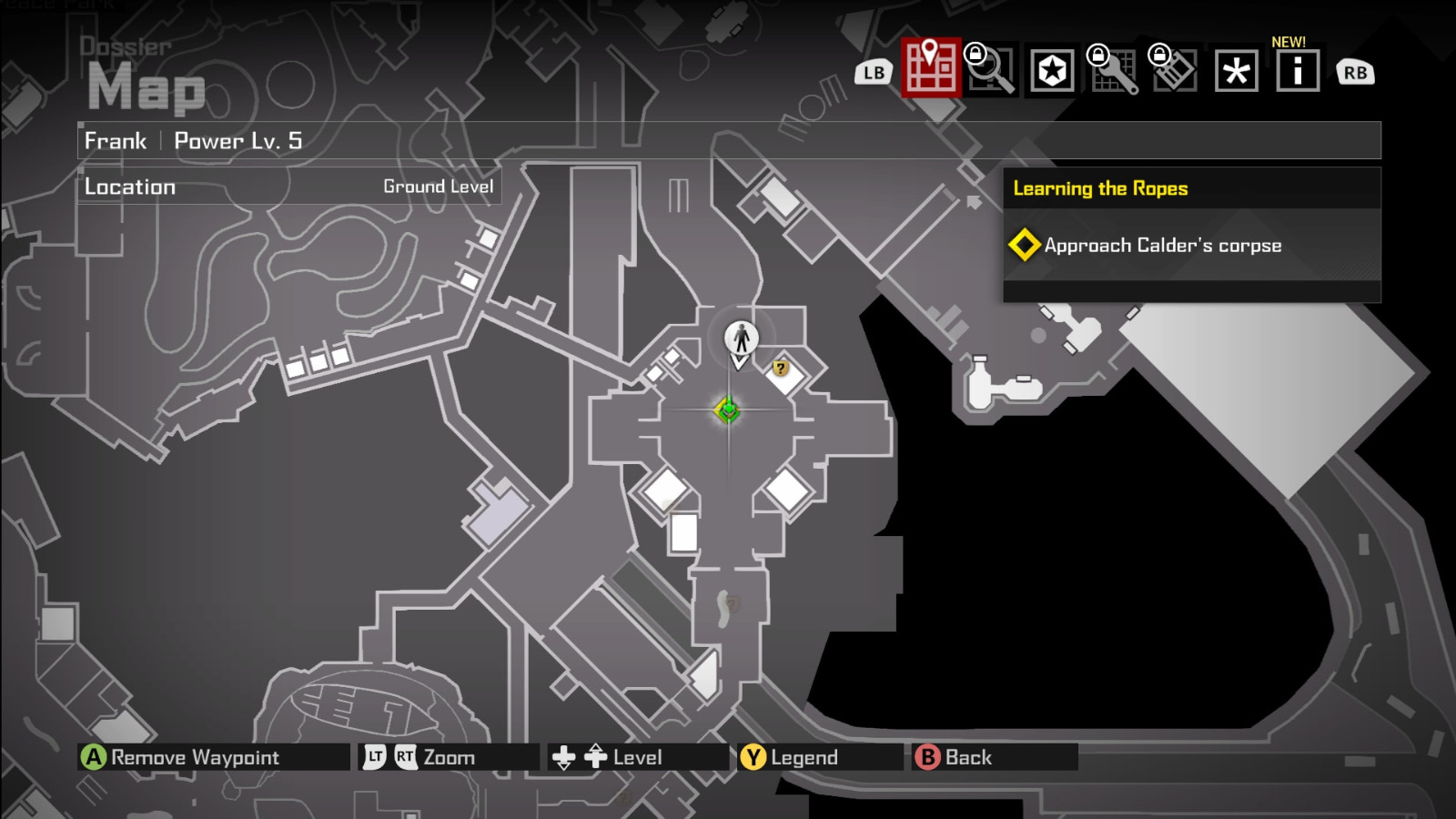Open the locked magnifying glass tab
The image size is (1456, 819).
[x=992, y=70]
